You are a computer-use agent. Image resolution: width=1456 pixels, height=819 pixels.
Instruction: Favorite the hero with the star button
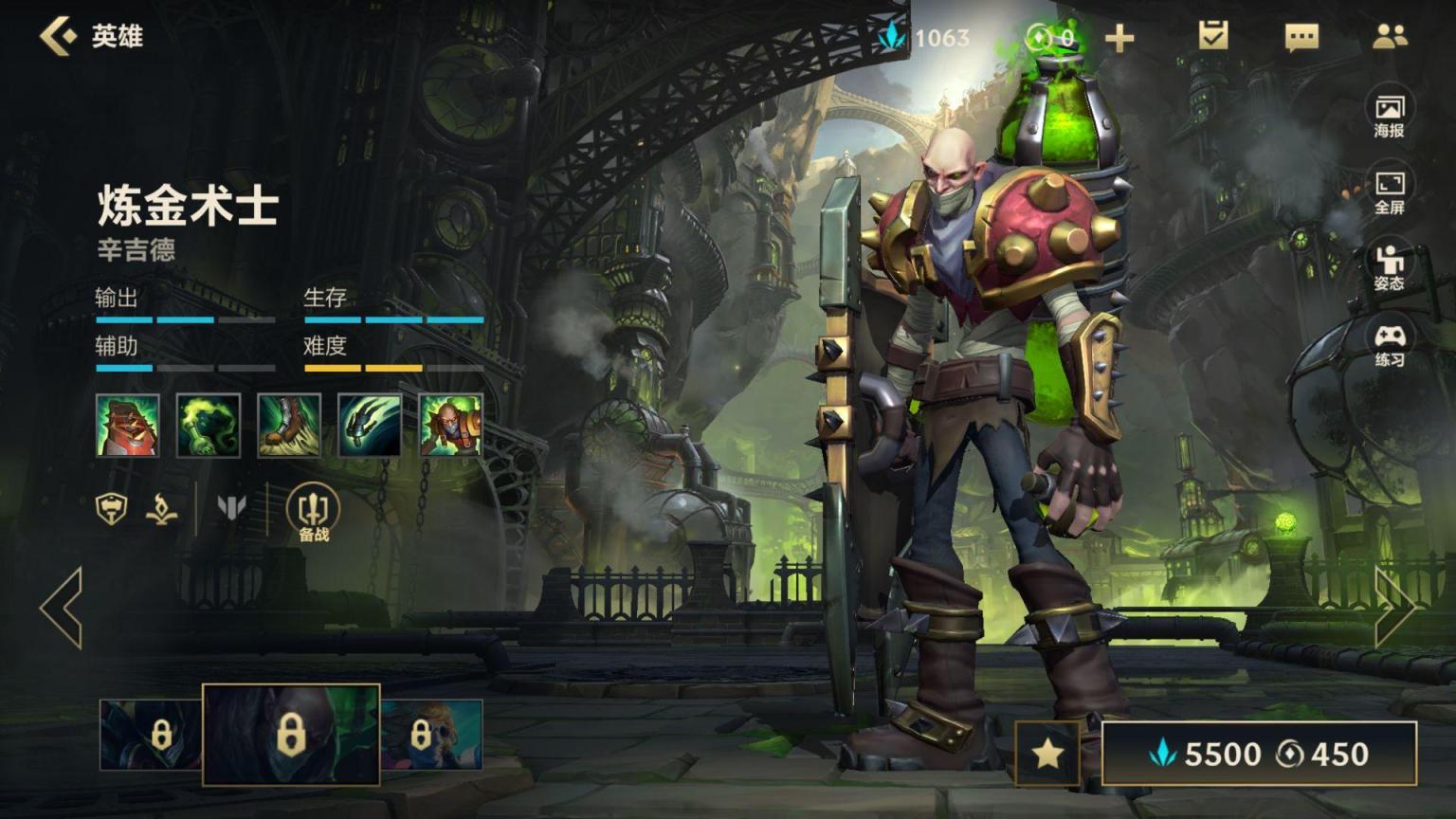point(1047,754)
